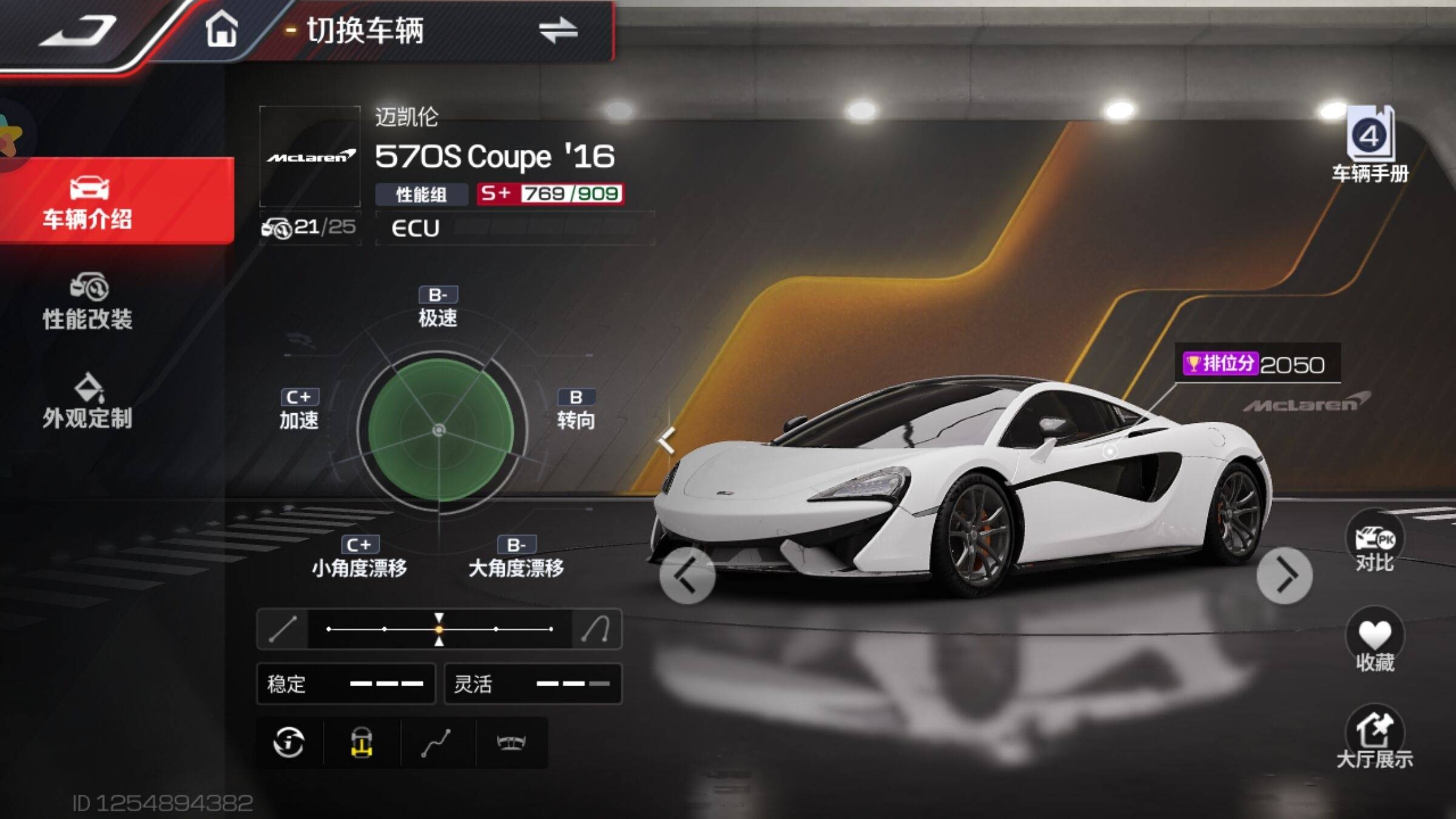Viewport: 1456px width, 819px height.
Task: Open the 外观定制 appearance customization tab
Action: click(x=89, y=401)
